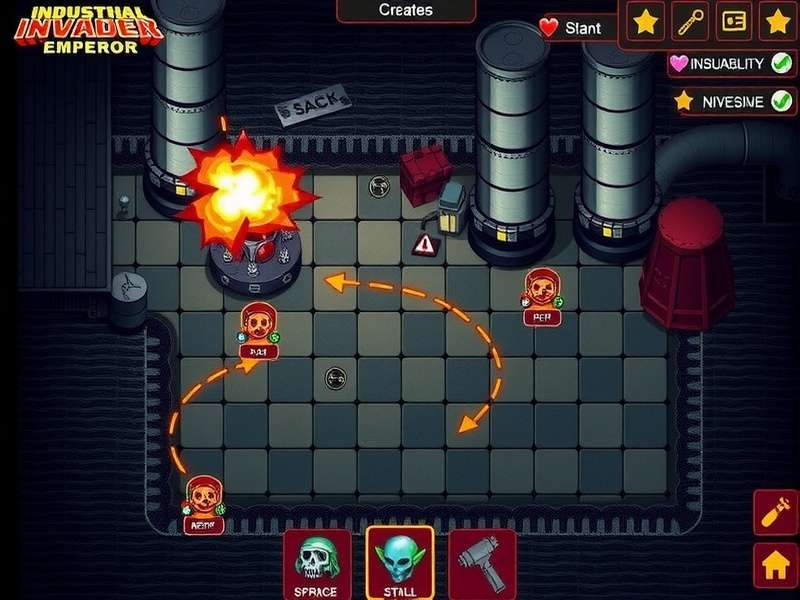Choose the STALL alien head slot
The height and width of the screenshot is (600, 800).
(x=399, y=562)
